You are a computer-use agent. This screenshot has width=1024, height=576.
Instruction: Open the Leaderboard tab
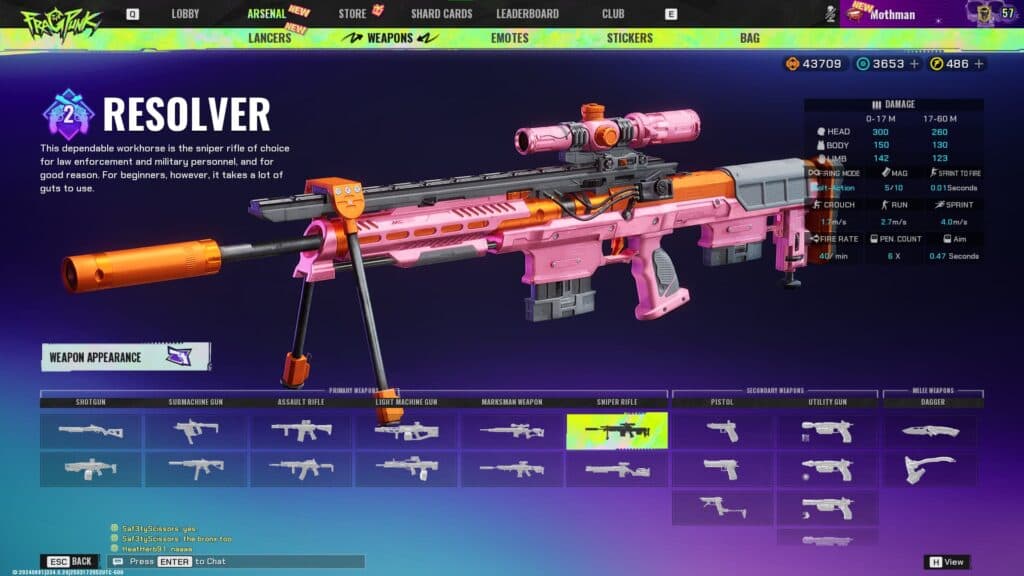527,14
